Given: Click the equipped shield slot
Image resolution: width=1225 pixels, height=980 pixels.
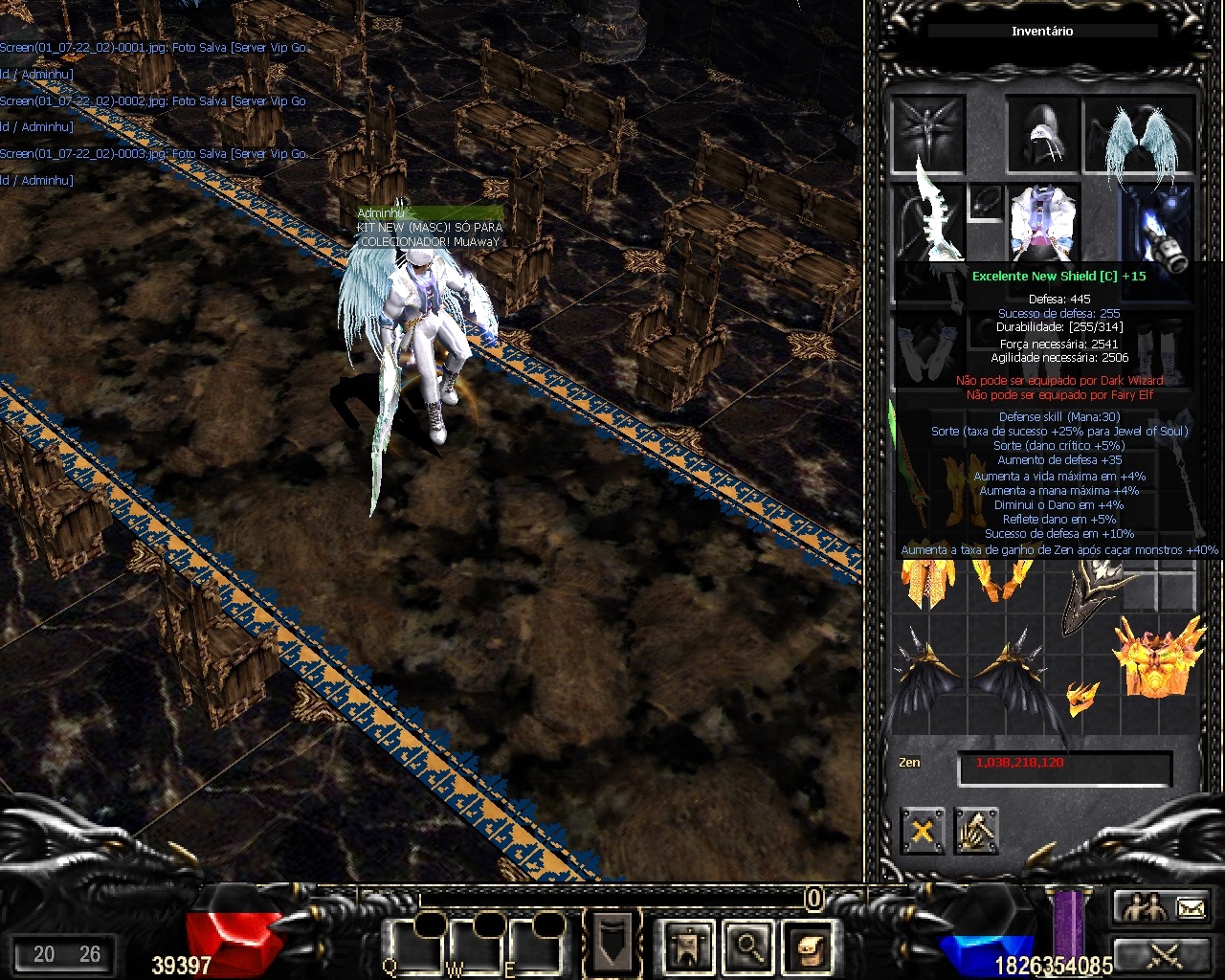Looking at the screenshot, I should point(1158,226).
